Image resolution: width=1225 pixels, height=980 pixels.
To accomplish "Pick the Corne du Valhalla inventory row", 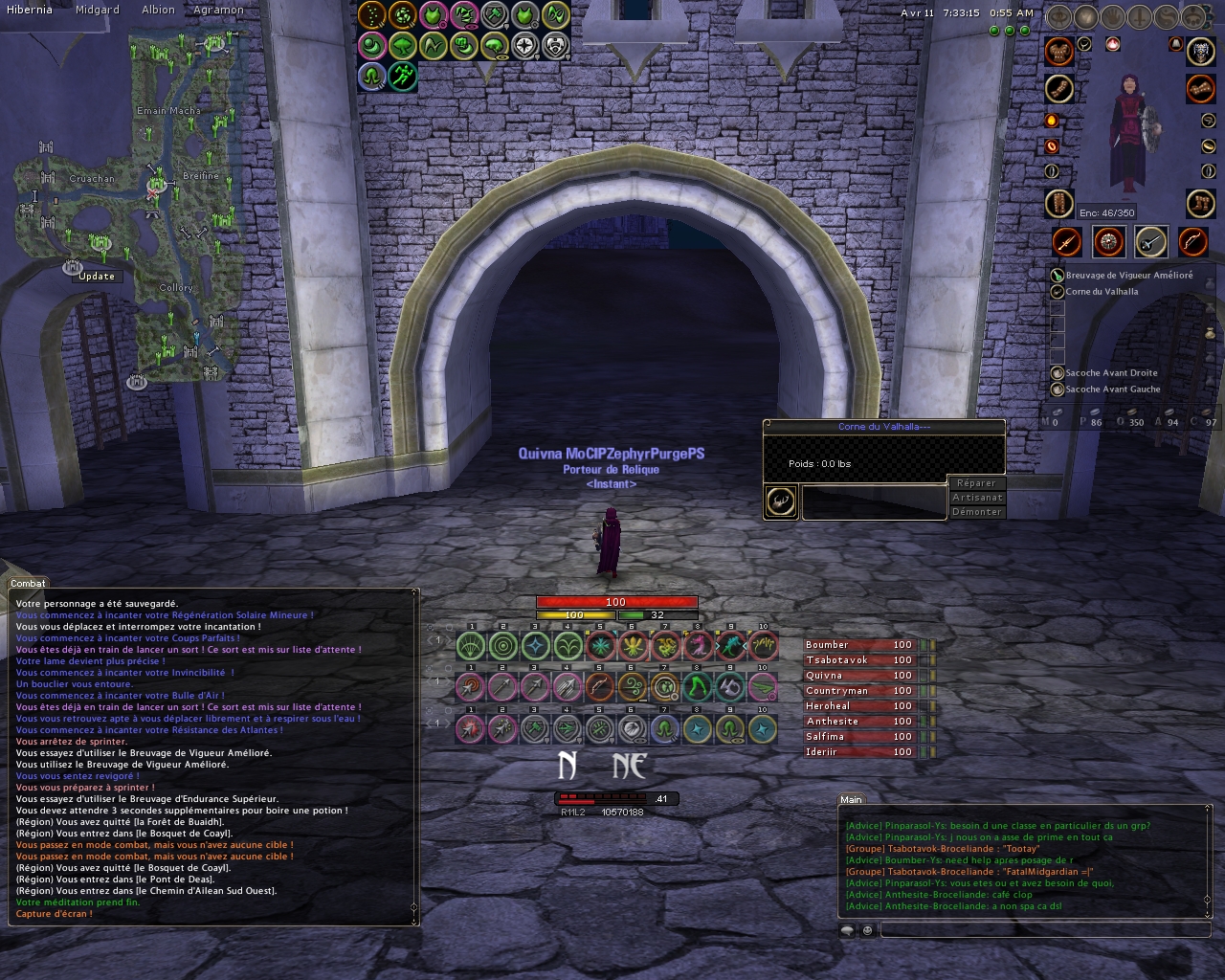I will pos(1102,292).
